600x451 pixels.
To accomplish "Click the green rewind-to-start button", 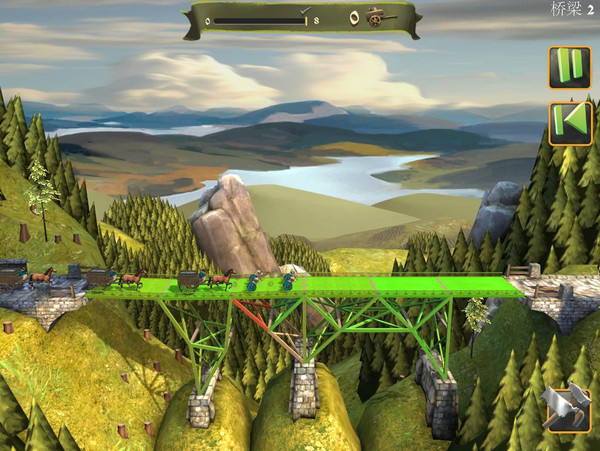I will [569, 123].
